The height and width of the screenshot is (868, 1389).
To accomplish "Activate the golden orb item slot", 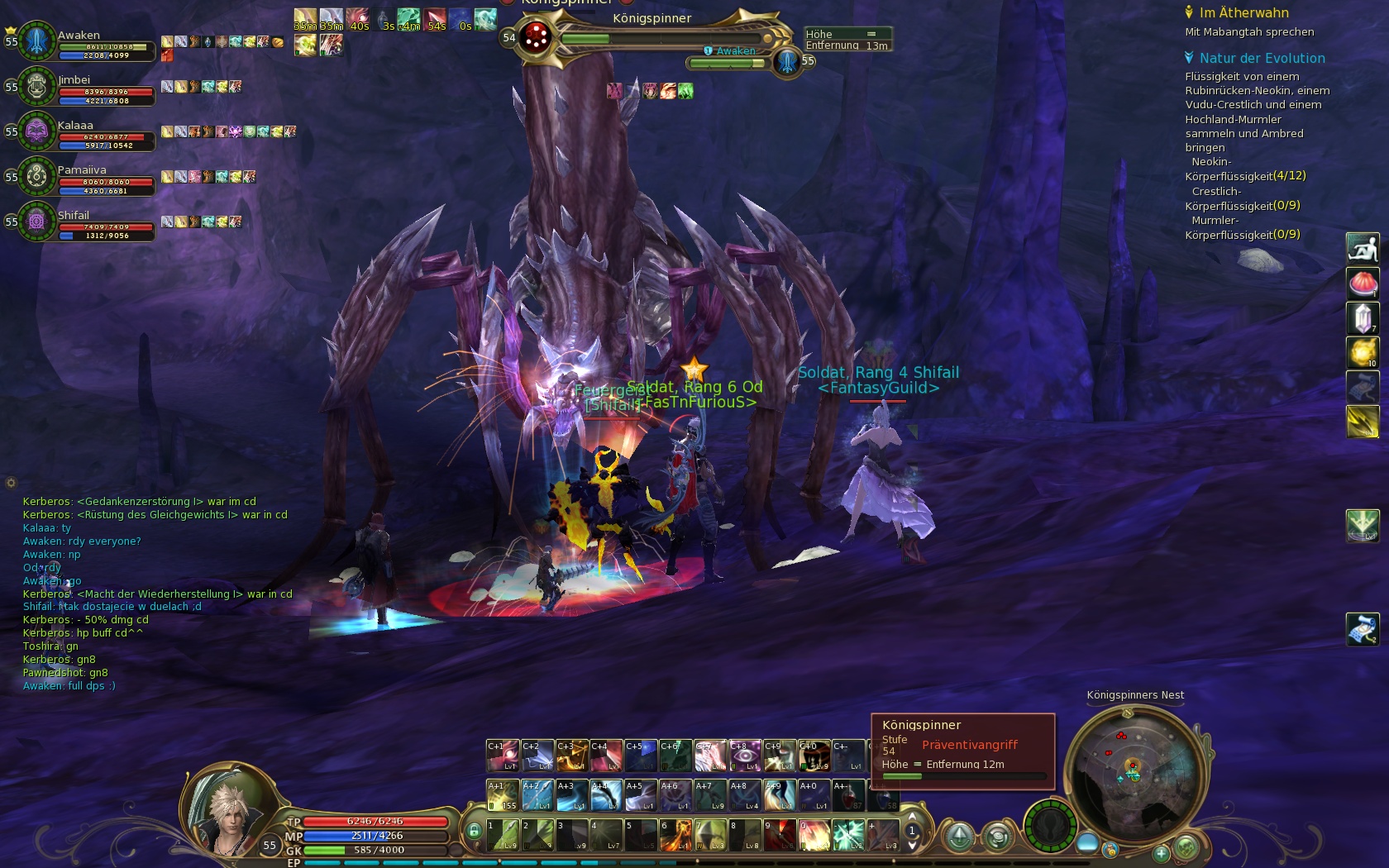I will point(1363,353).
